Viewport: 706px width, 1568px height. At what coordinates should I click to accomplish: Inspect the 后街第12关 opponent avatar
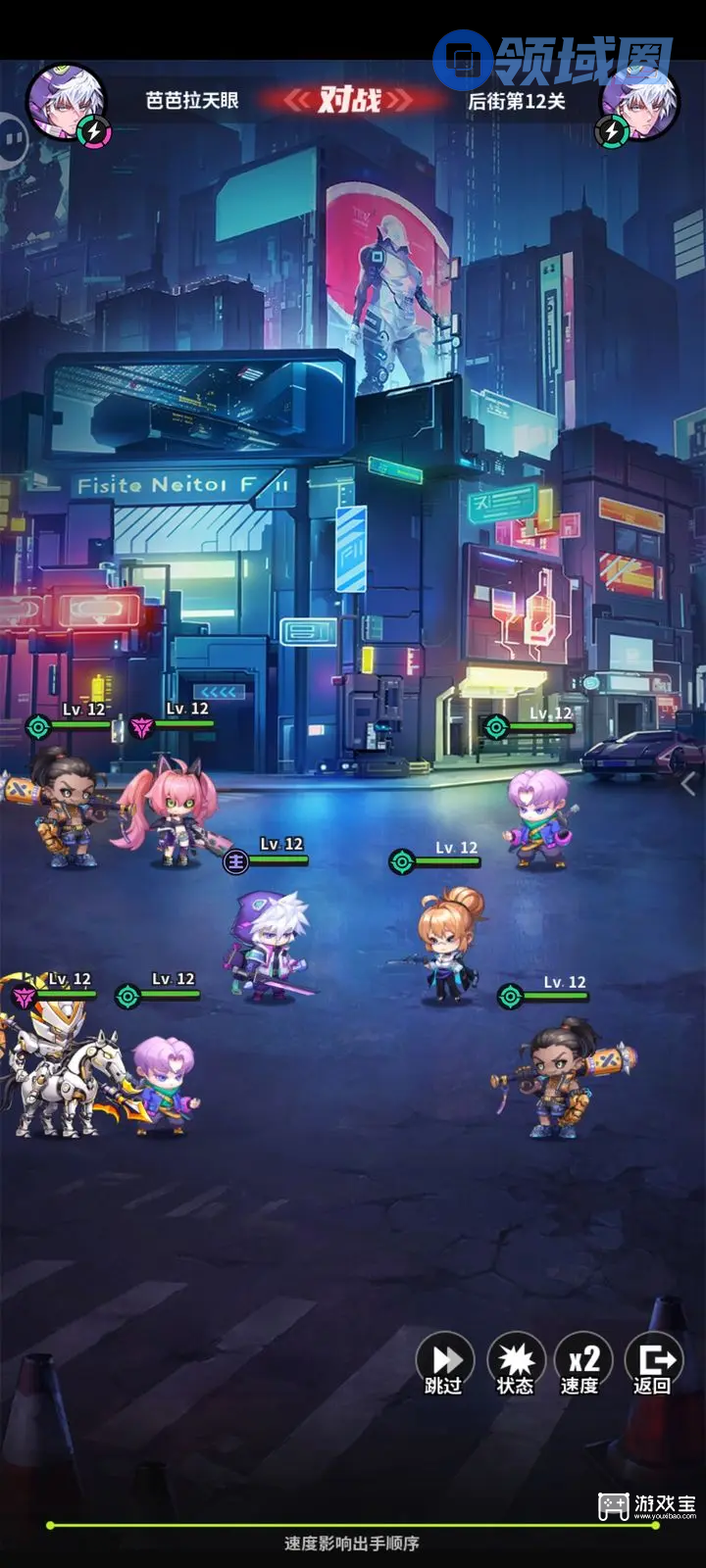tap(640, 102)
